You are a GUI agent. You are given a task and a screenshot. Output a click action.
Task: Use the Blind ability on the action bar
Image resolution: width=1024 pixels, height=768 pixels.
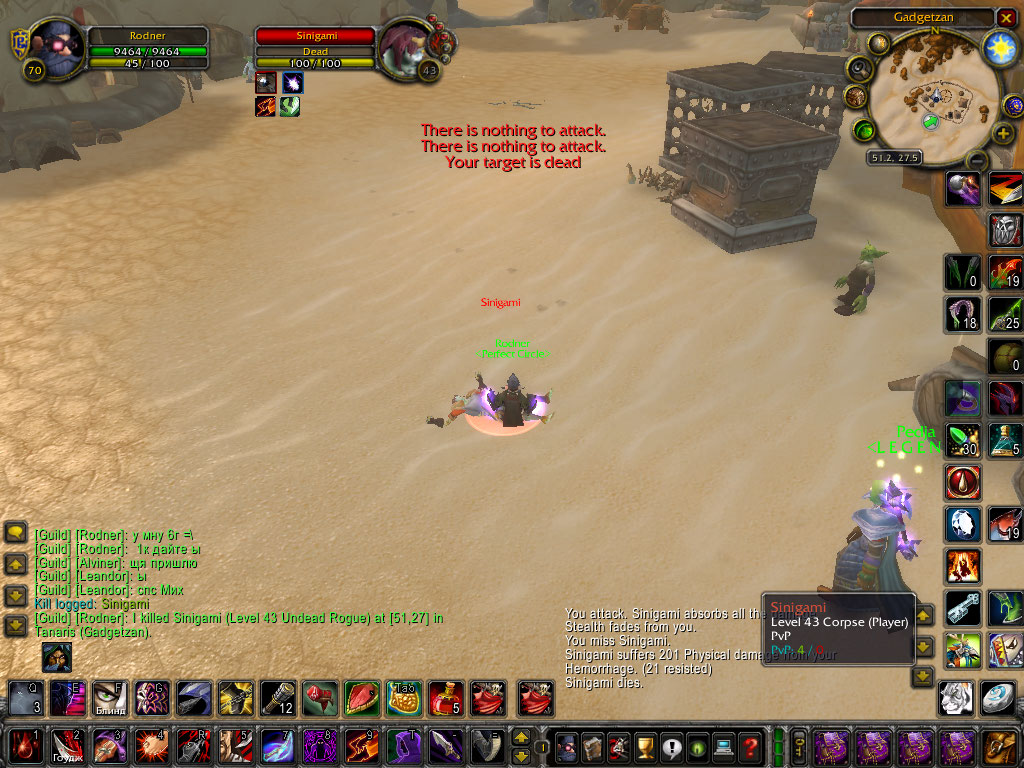(109, 697)
